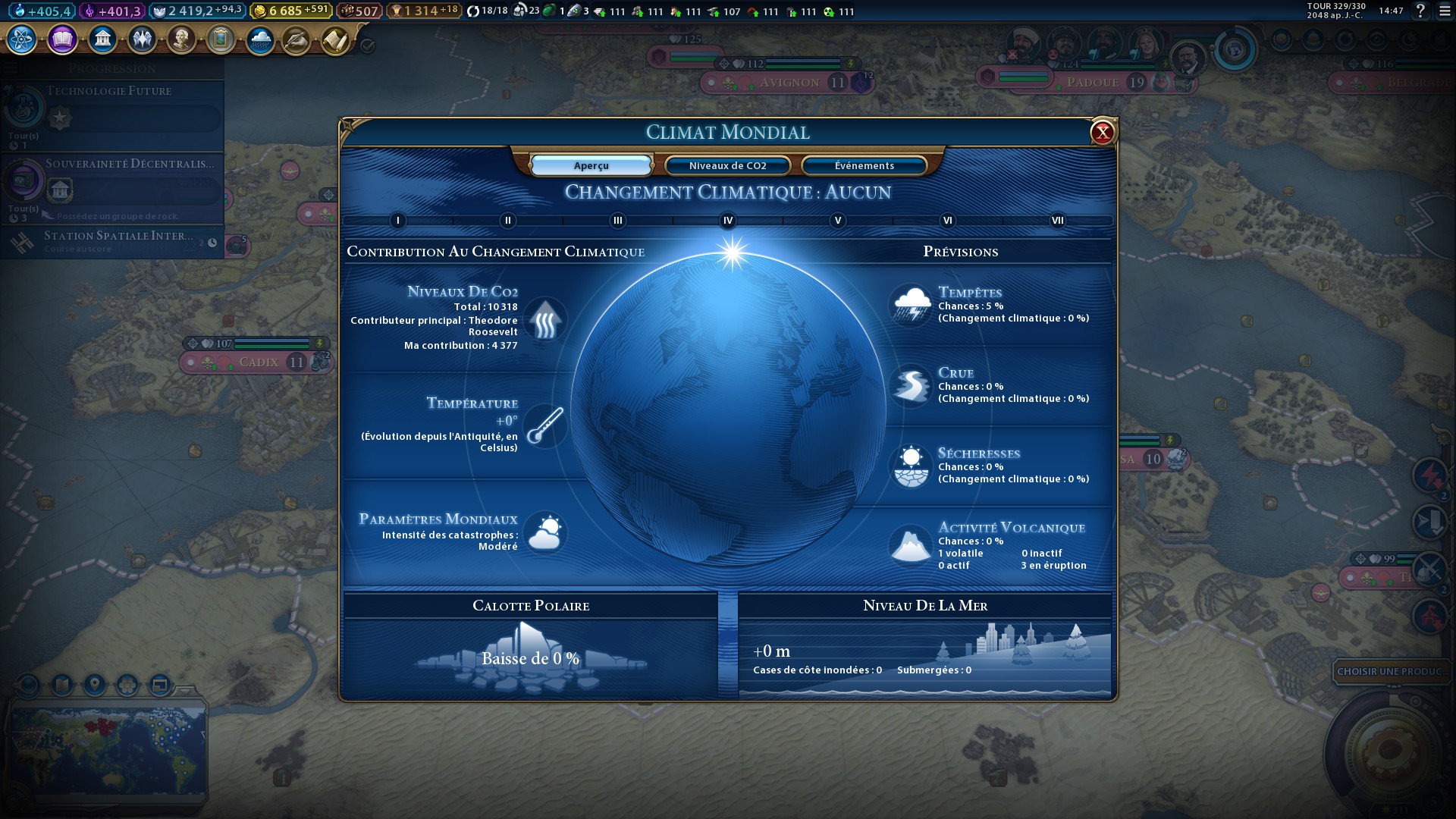Open the minimap map pin options
Screen dimensions: 1456x819
tap(95, 685)
